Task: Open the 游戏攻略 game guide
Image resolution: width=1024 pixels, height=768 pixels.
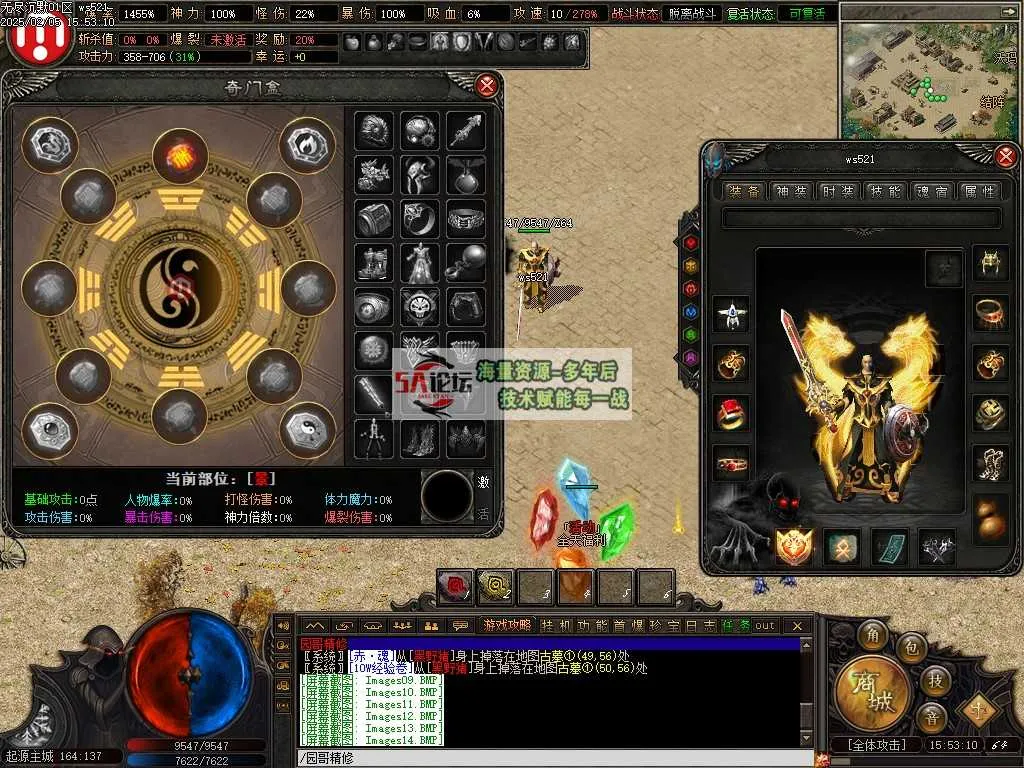Action: click(x=507, y=626)
